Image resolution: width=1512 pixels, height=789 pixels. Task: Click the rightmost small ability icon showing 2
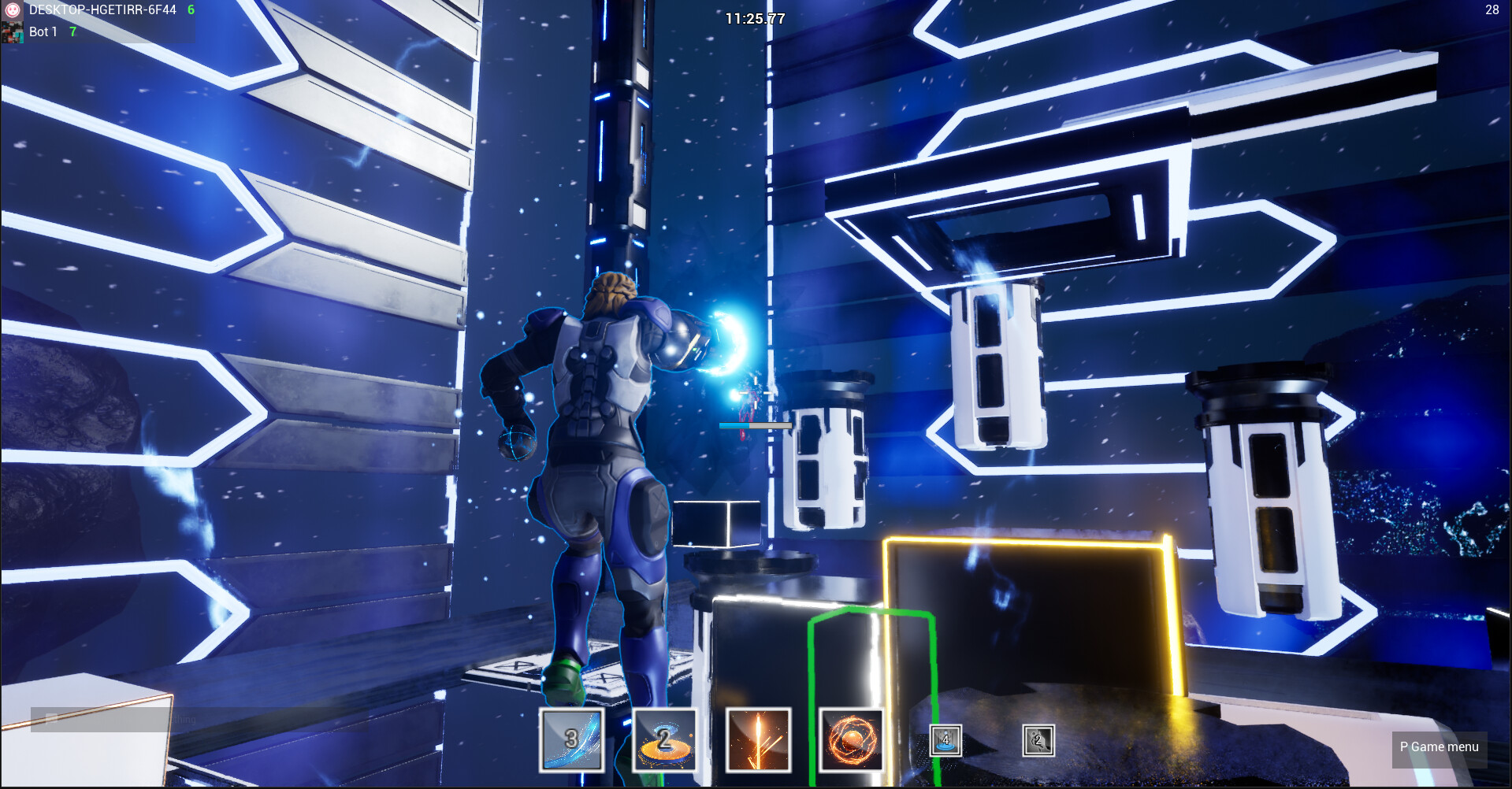tap(1038, 739)
